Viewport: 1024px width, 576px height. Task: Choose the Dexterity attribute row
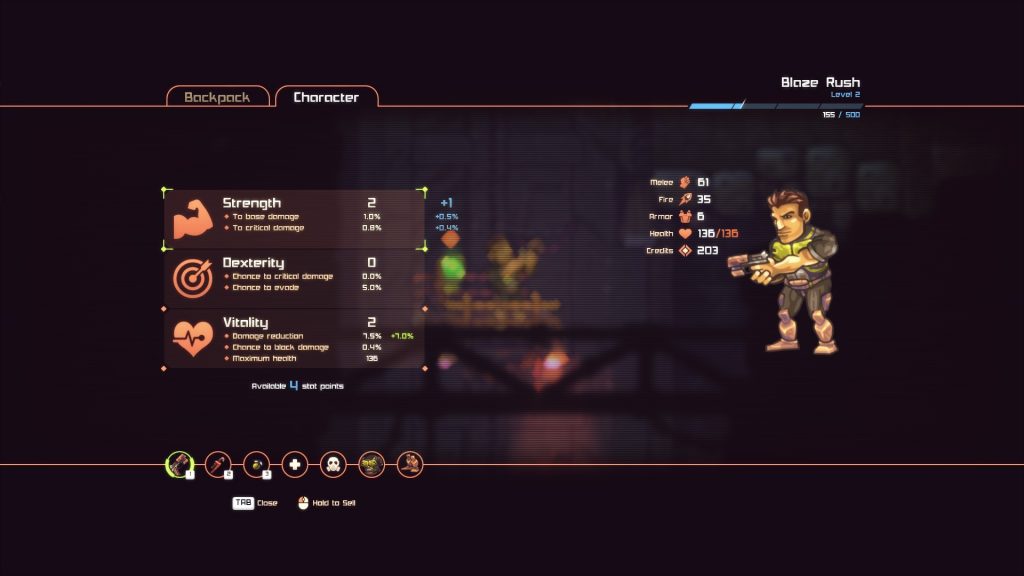tap(294, 275)
